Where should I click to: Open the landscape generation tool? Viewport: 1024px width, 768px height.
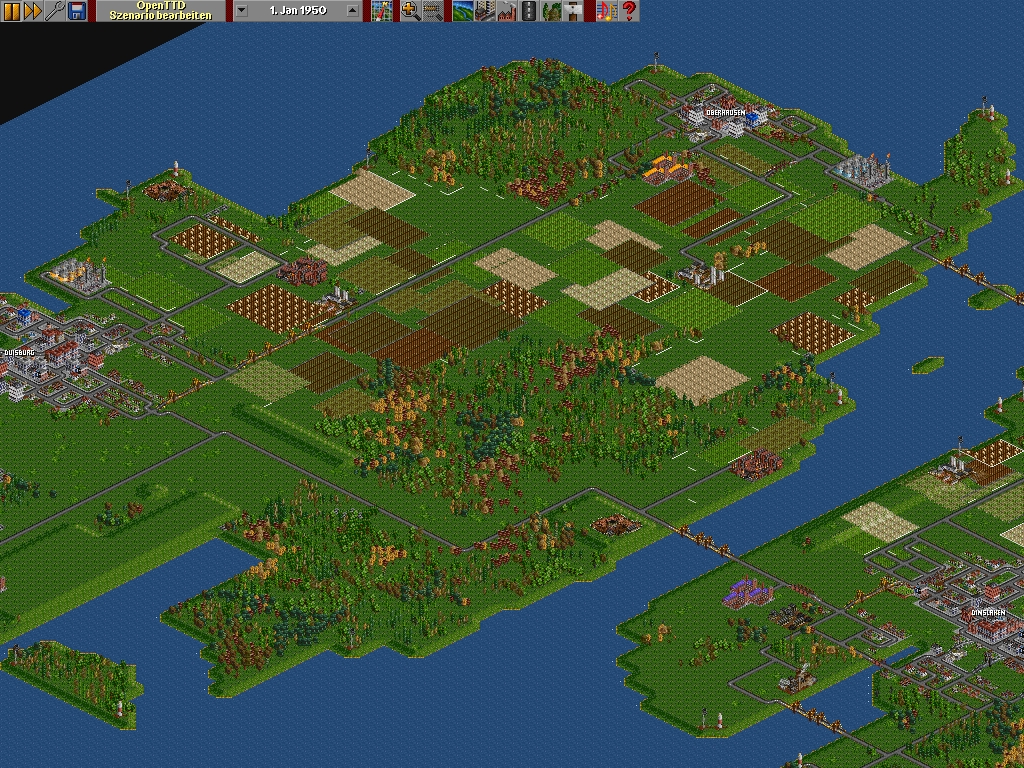pyautogui.click(x=462, y=11)
